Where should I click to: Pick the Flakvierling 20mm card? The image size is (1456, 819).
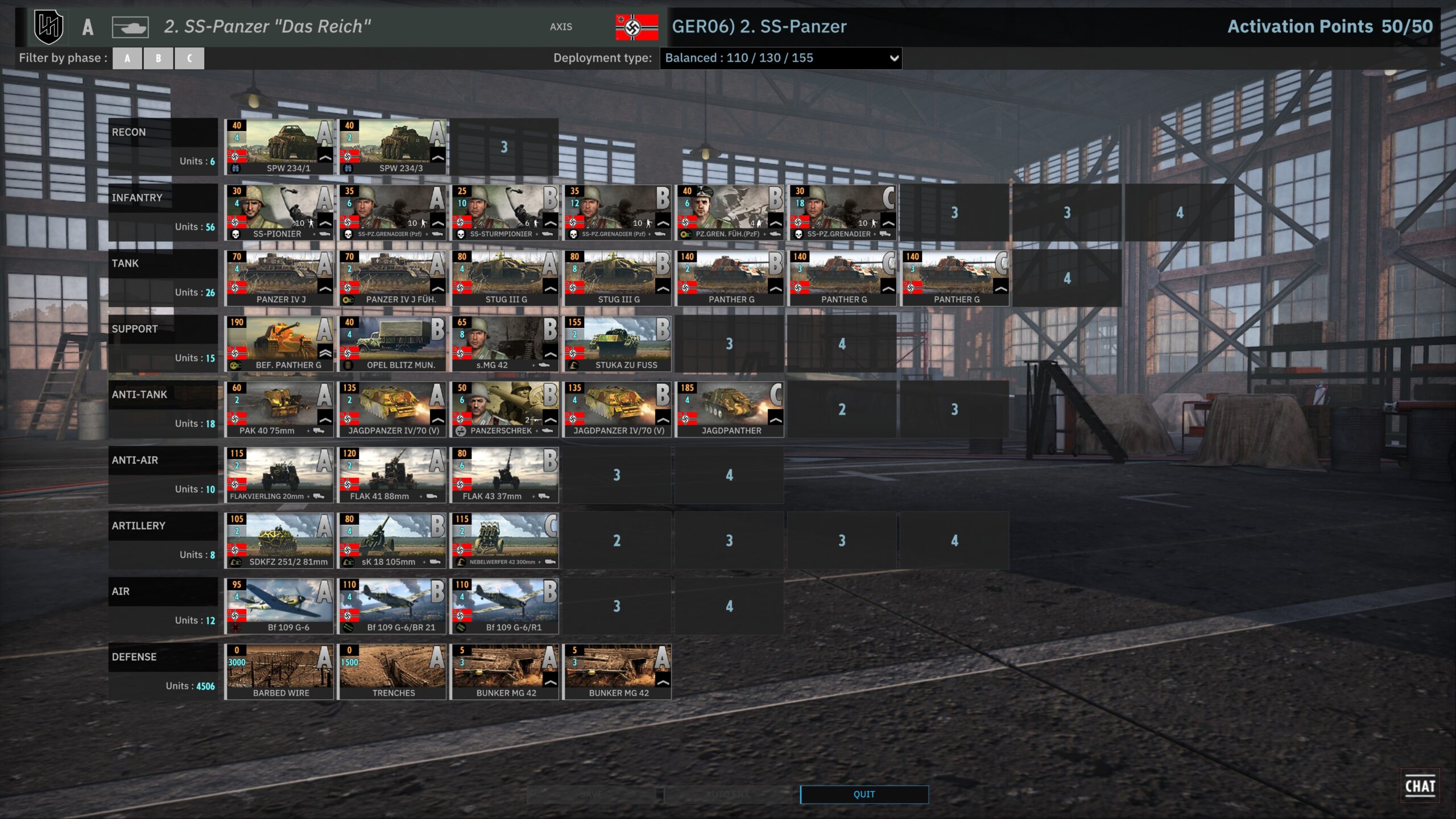coord(279,475)
